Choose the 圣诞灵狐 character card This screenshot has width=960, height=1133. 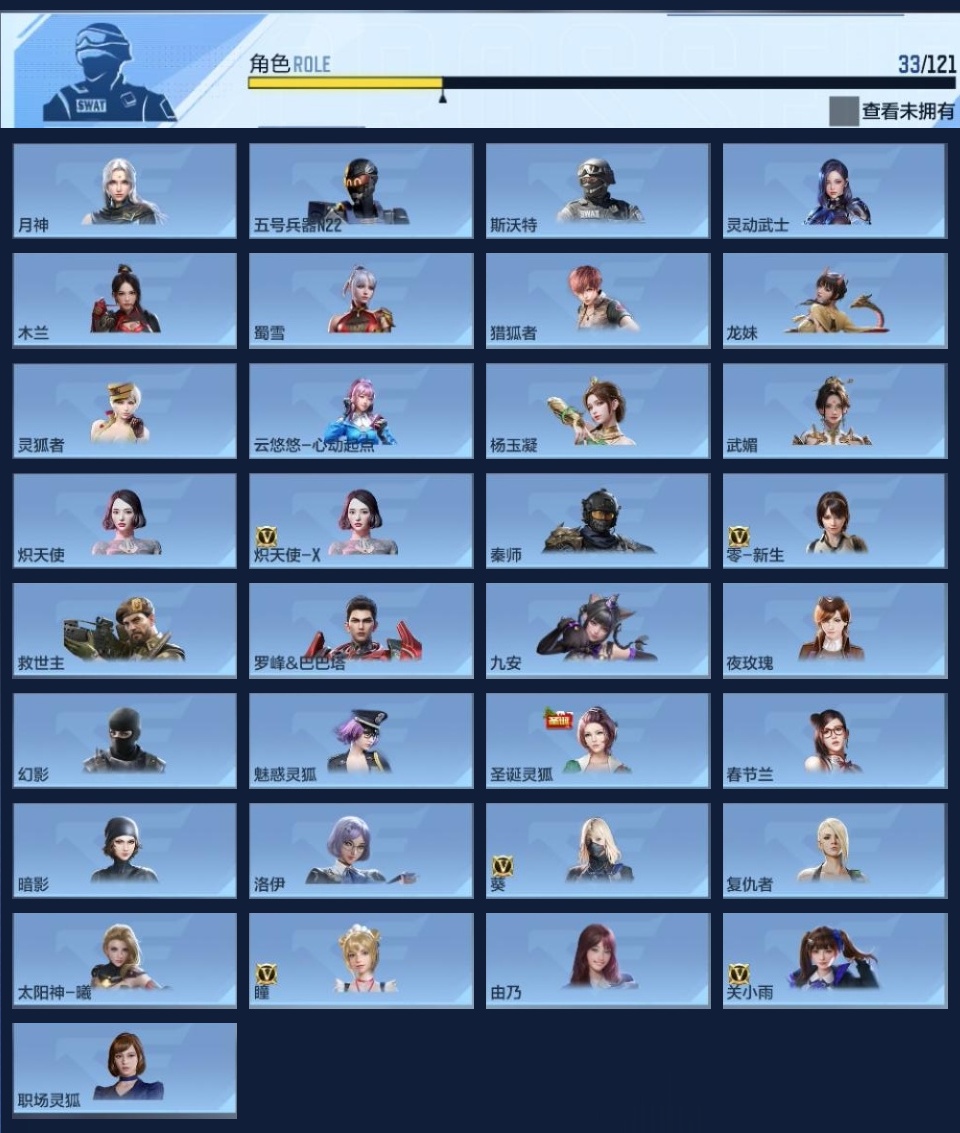point(598,741)
